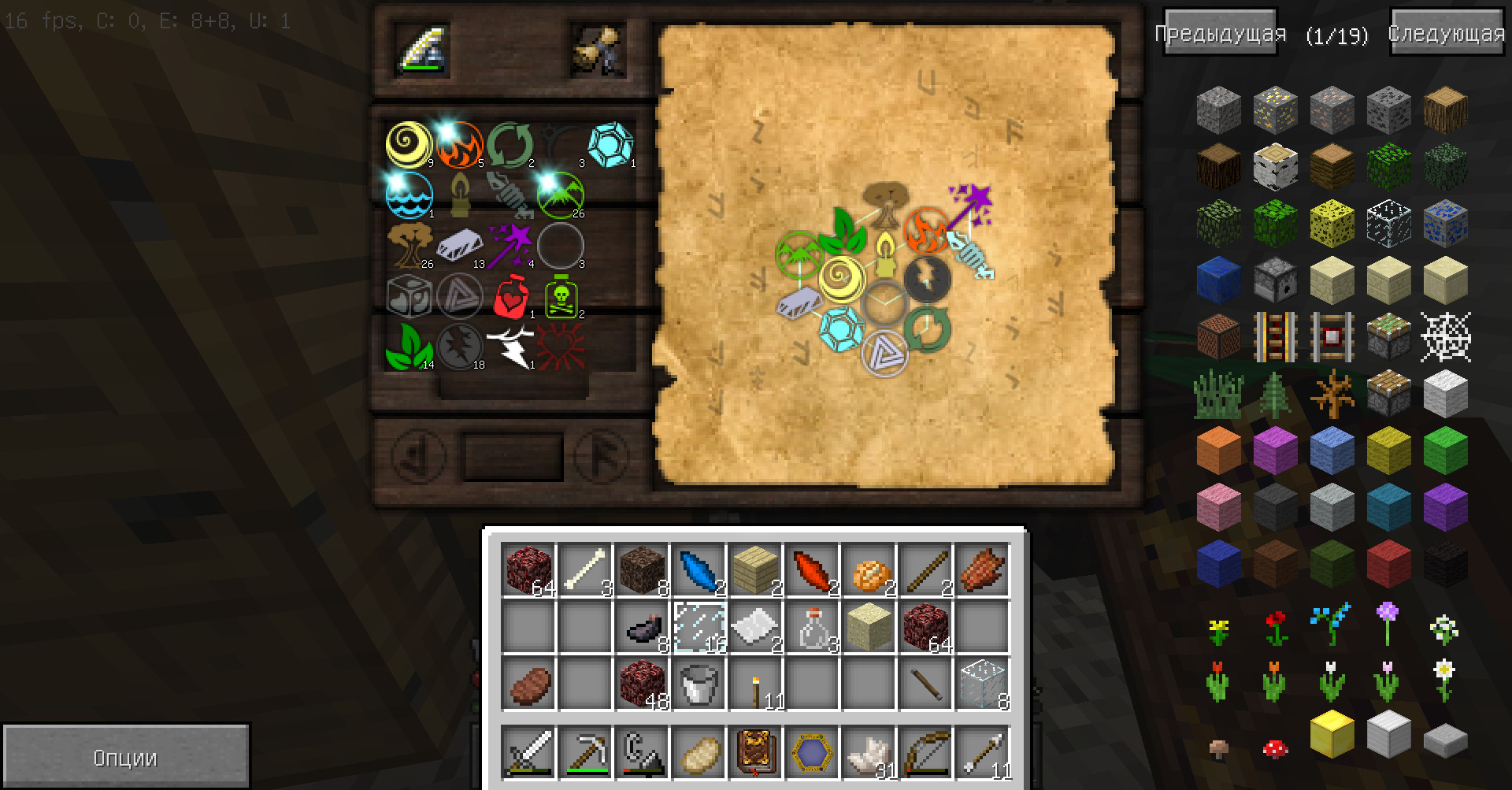Select the red mushroom item
1512x790 pixels.
click(1275, 748)
